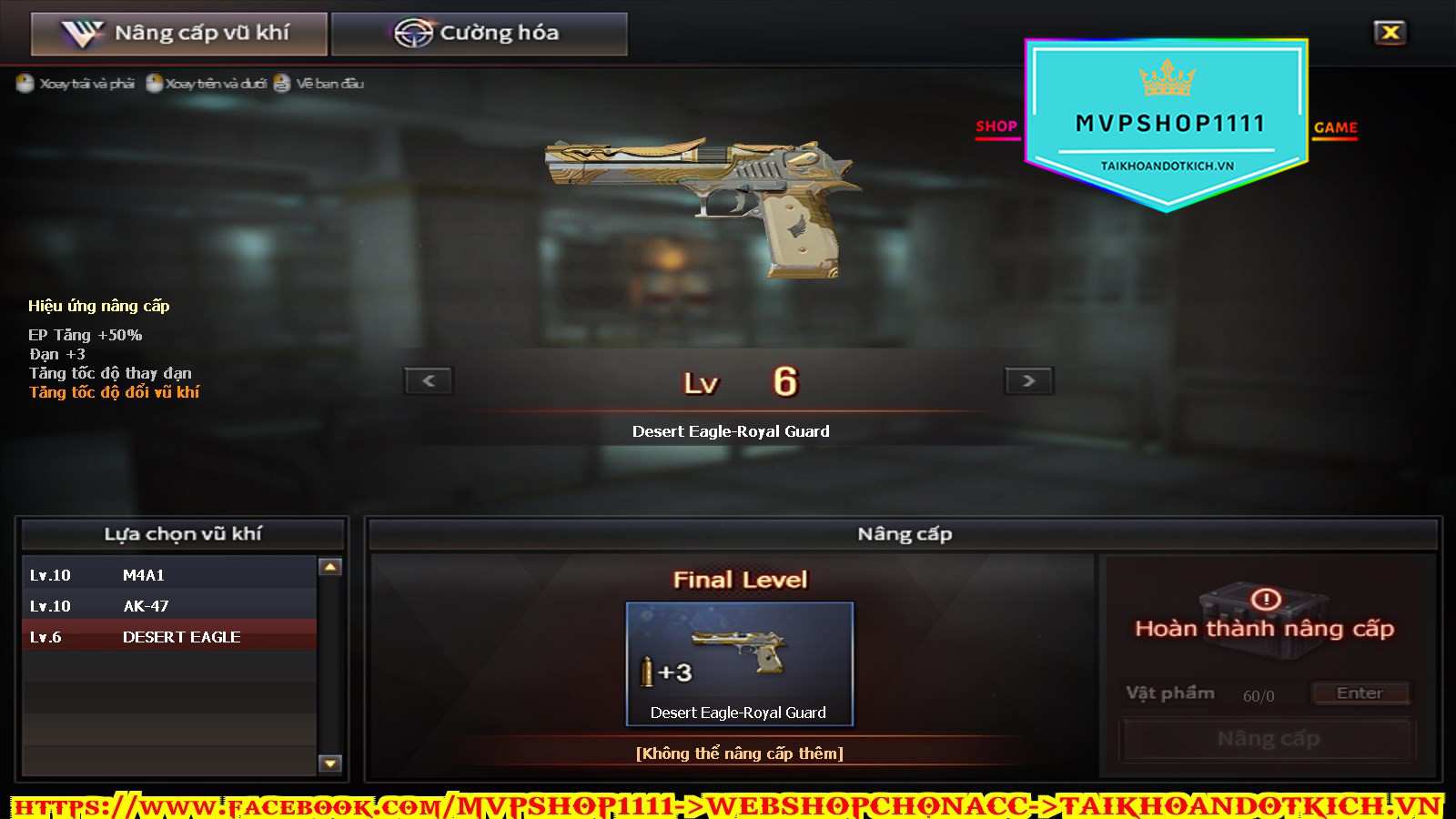Close the weapon upgrade window

[x=1390, y=33]
